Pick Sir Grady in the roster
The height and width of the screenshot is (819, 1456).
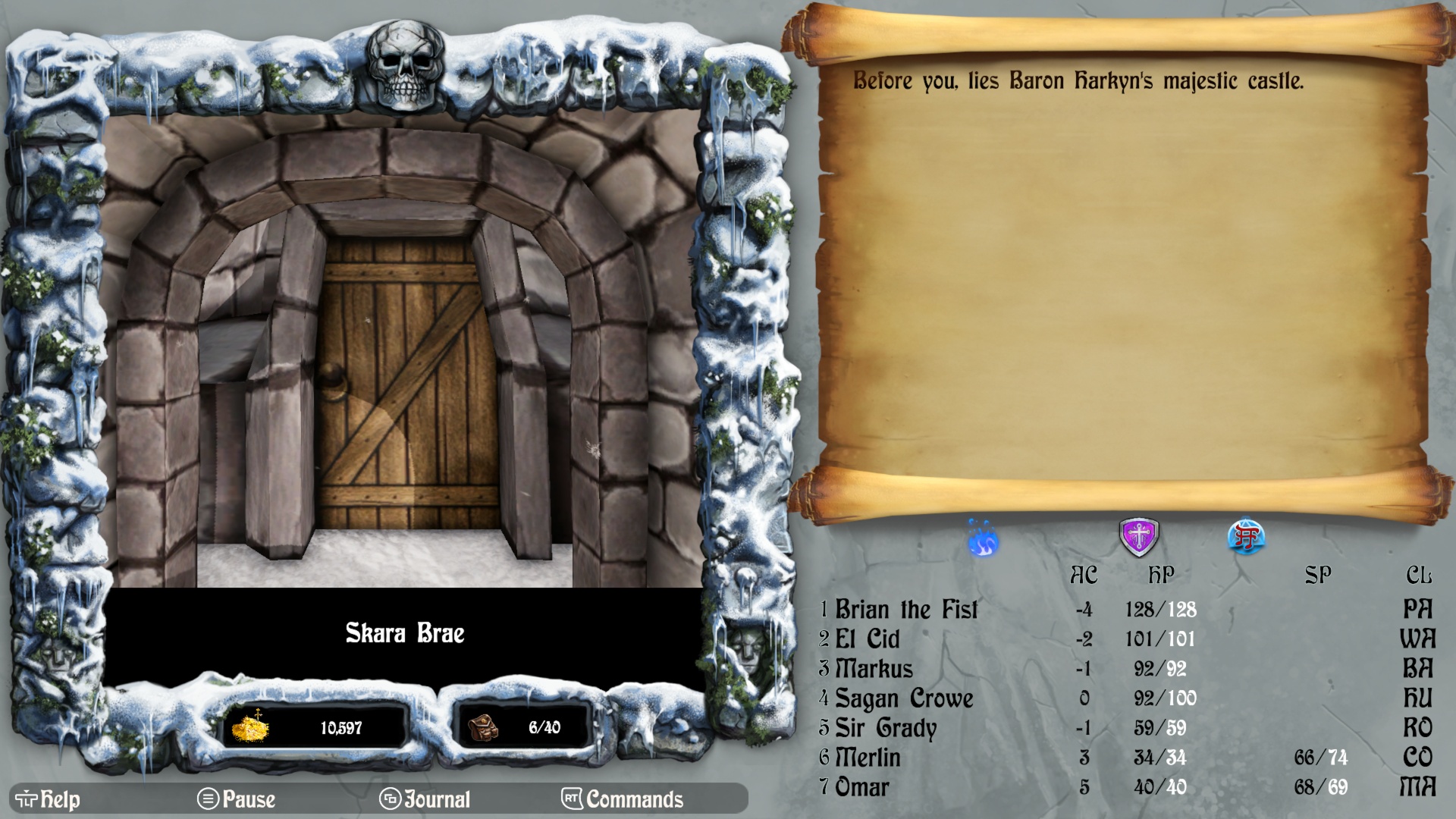(x=885, y=728)
